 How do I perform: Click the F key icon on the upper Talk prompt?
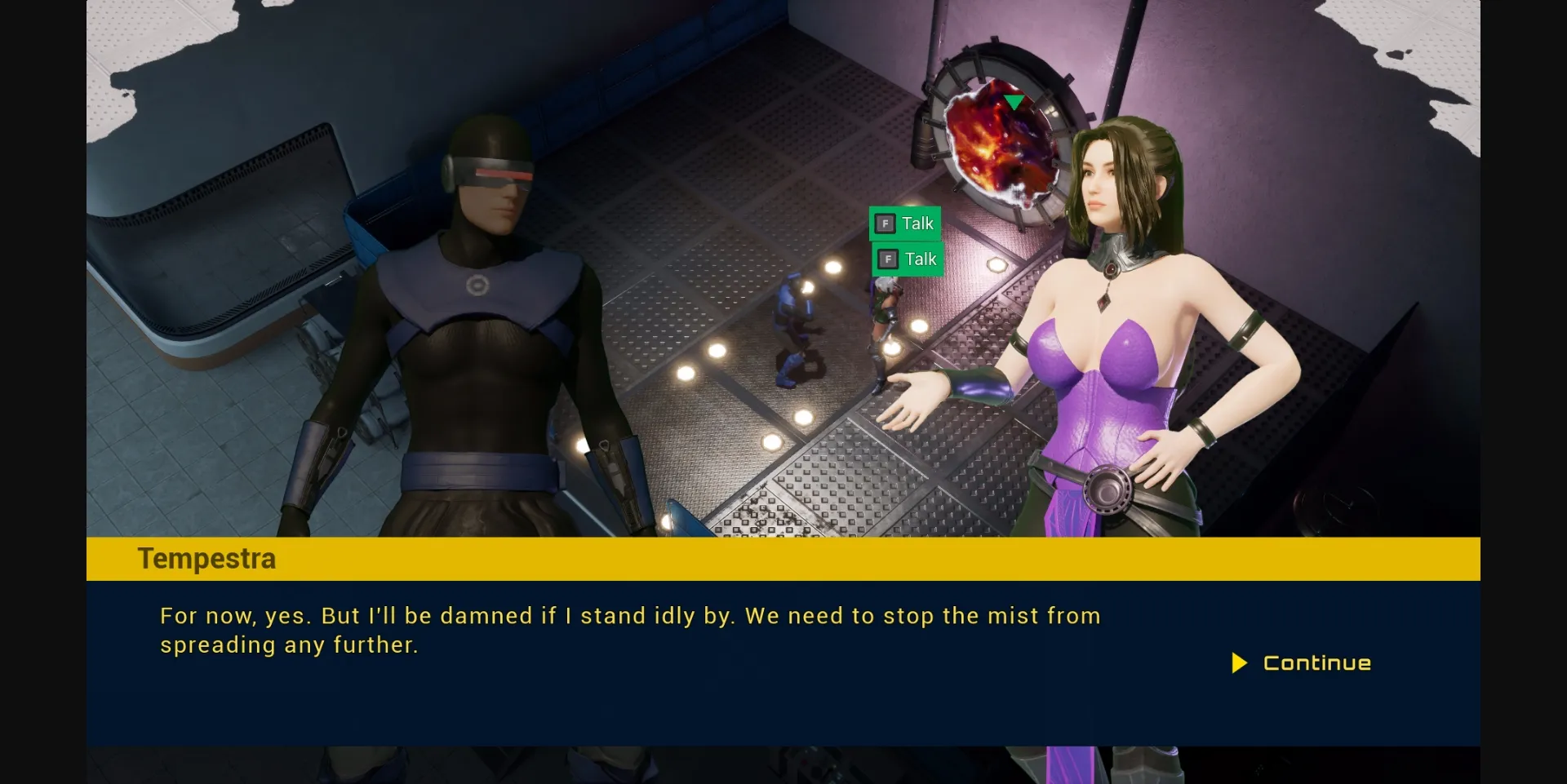pyautogui.click(x=886, y=223)
